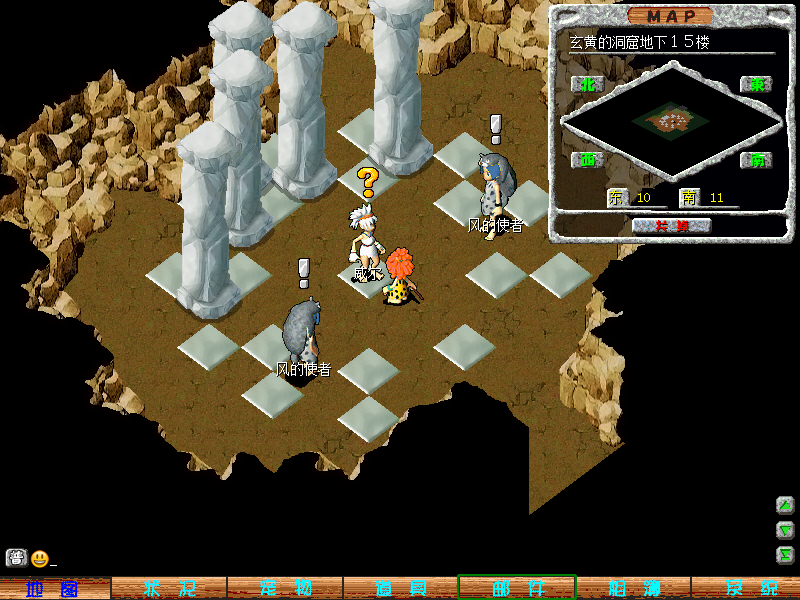Click the 南 (south) map direction button
The width and height of the screenshot is (800, 600).
(756, 159)
